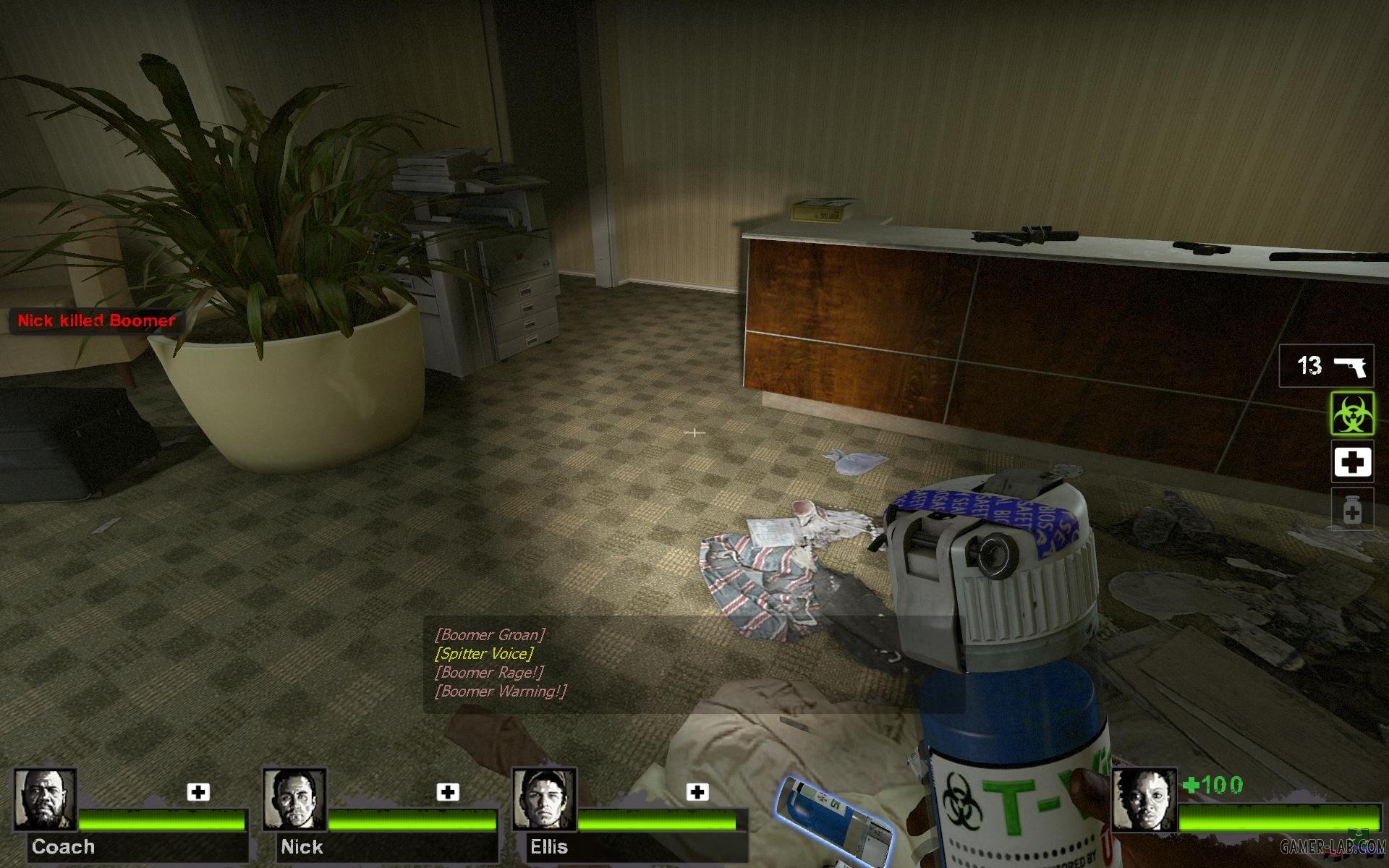Click Coach's teammate portrait
This screenshot has width=1389, height=868.
(x=45, y=799)
